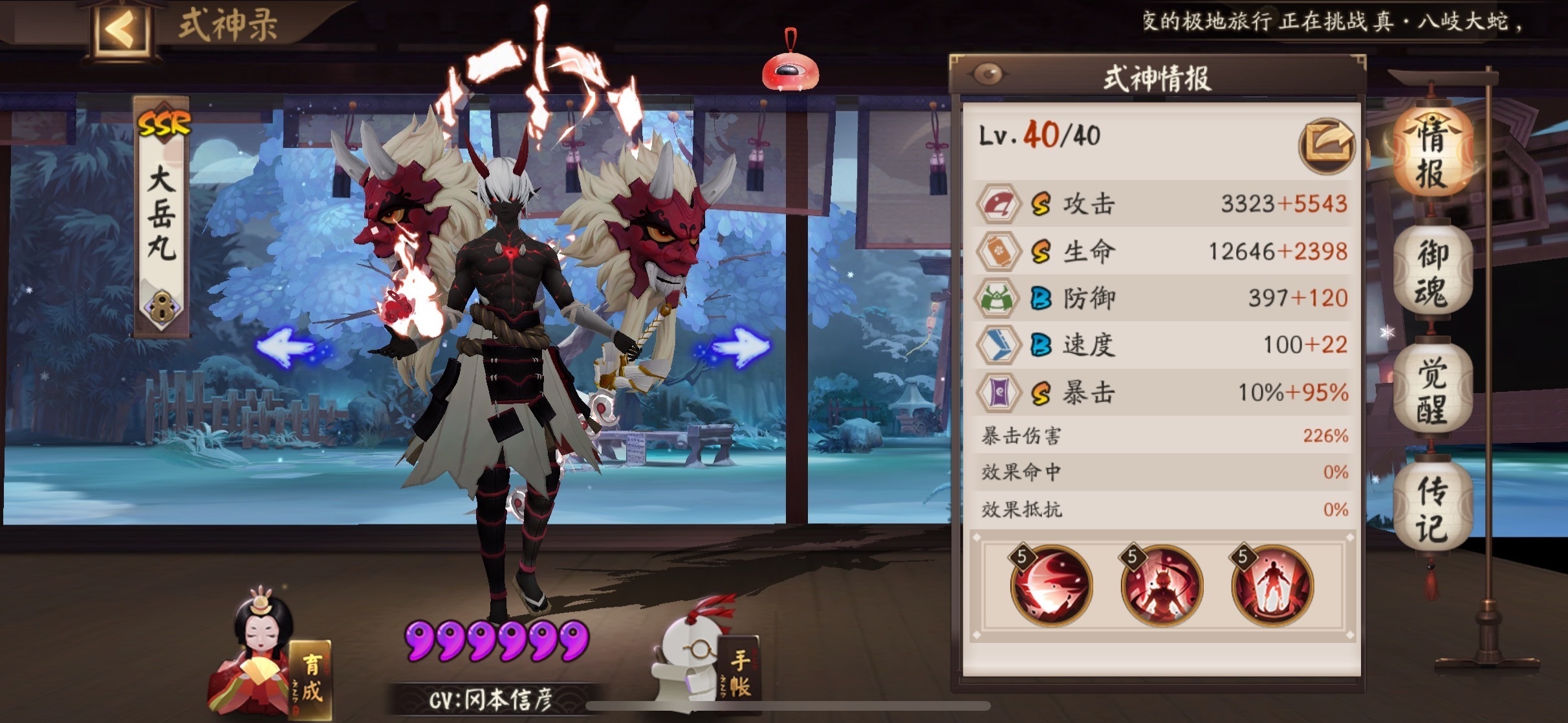1568x723 pixels.
Task: Select the middle skill icon in the panel
Action: 1162,585
